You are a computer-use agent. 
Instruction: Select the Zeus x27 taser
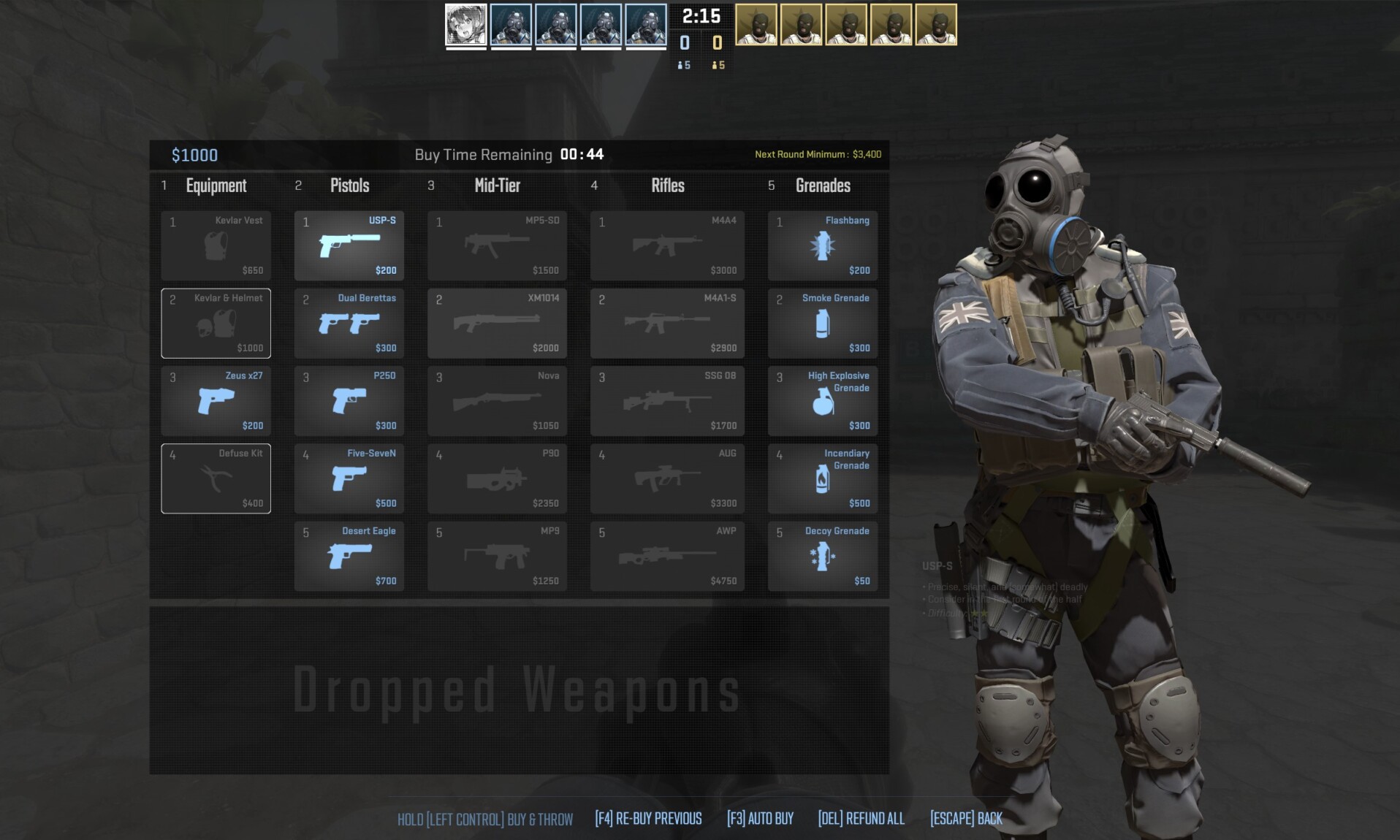(x=216, y=401)
